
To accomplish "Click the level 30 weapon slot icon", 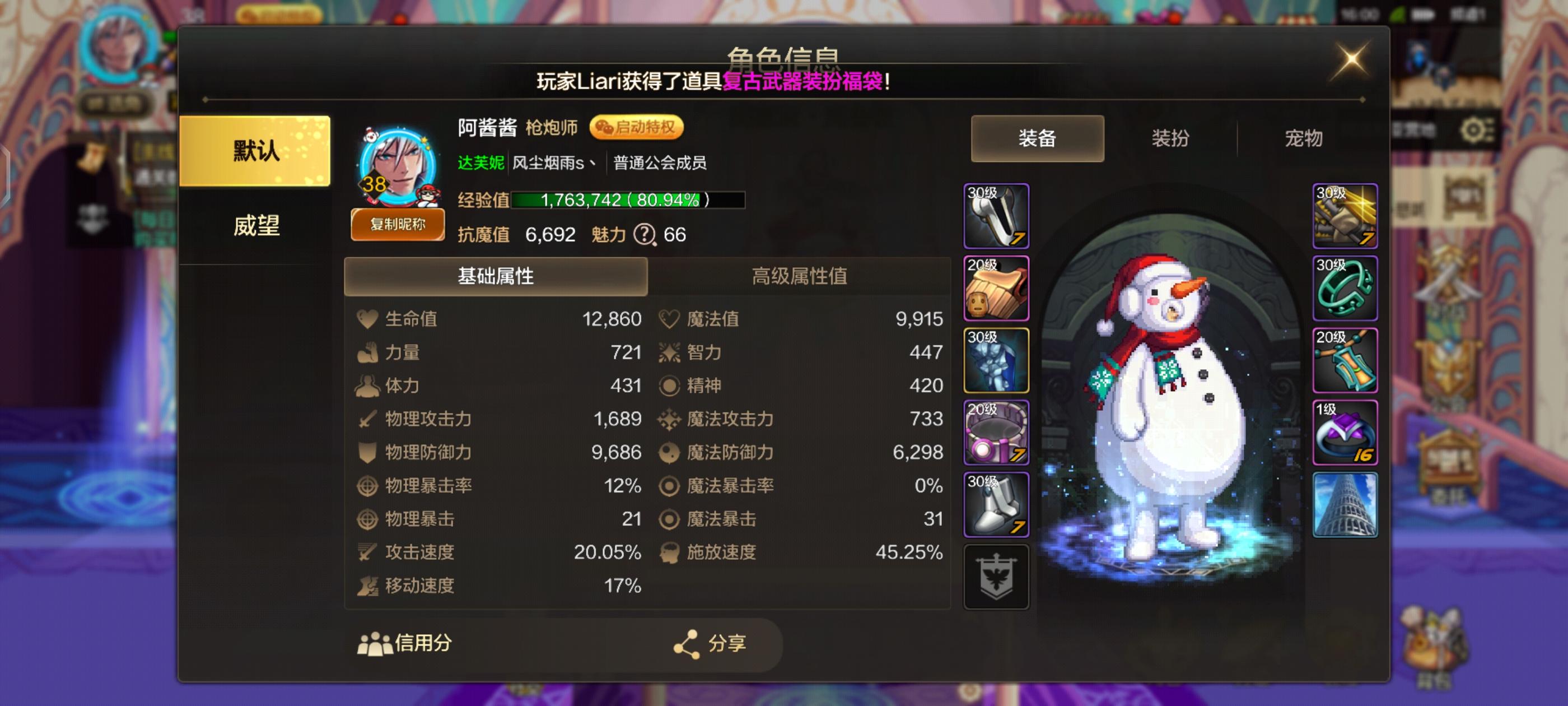I will click(1345, 215).
